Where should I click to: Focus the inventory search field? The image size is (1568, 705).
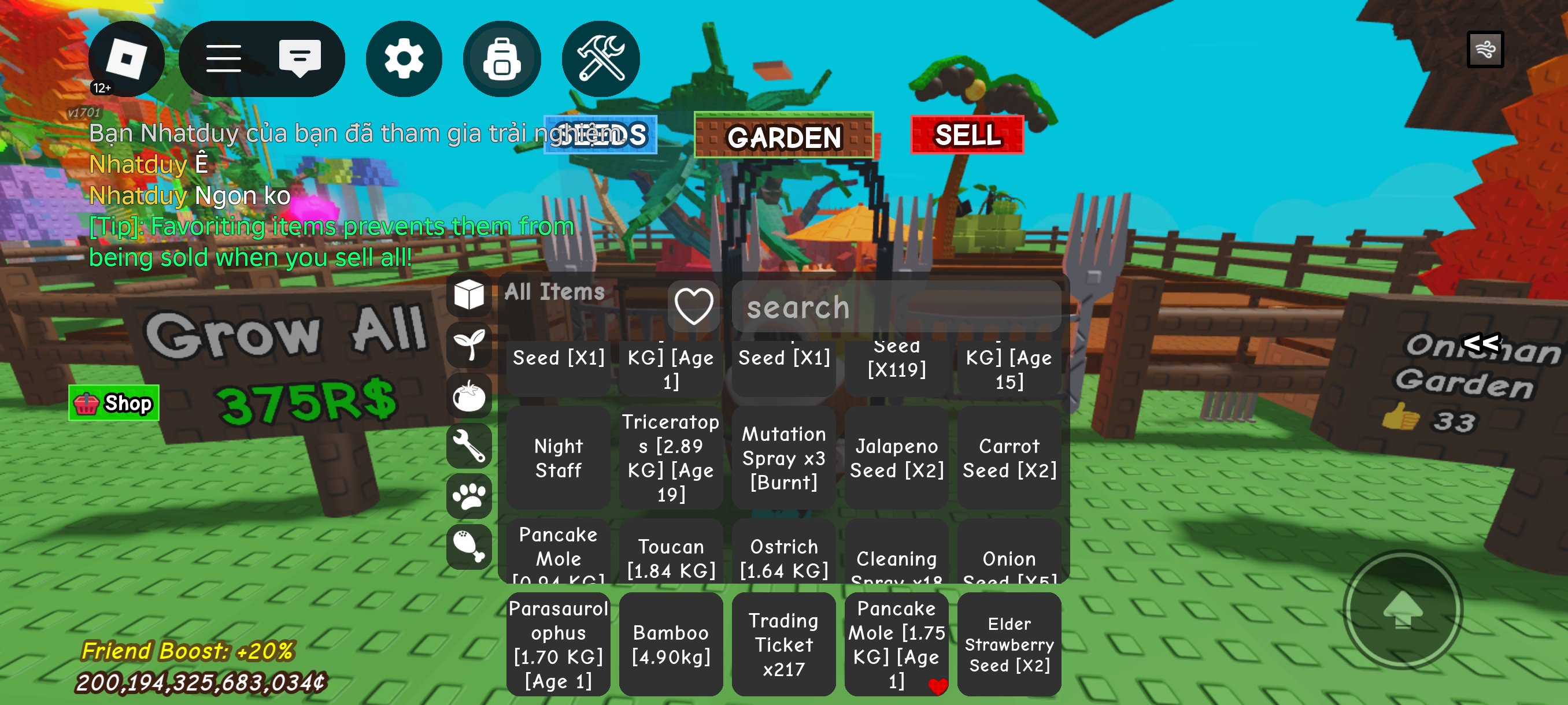pos(896,307)
